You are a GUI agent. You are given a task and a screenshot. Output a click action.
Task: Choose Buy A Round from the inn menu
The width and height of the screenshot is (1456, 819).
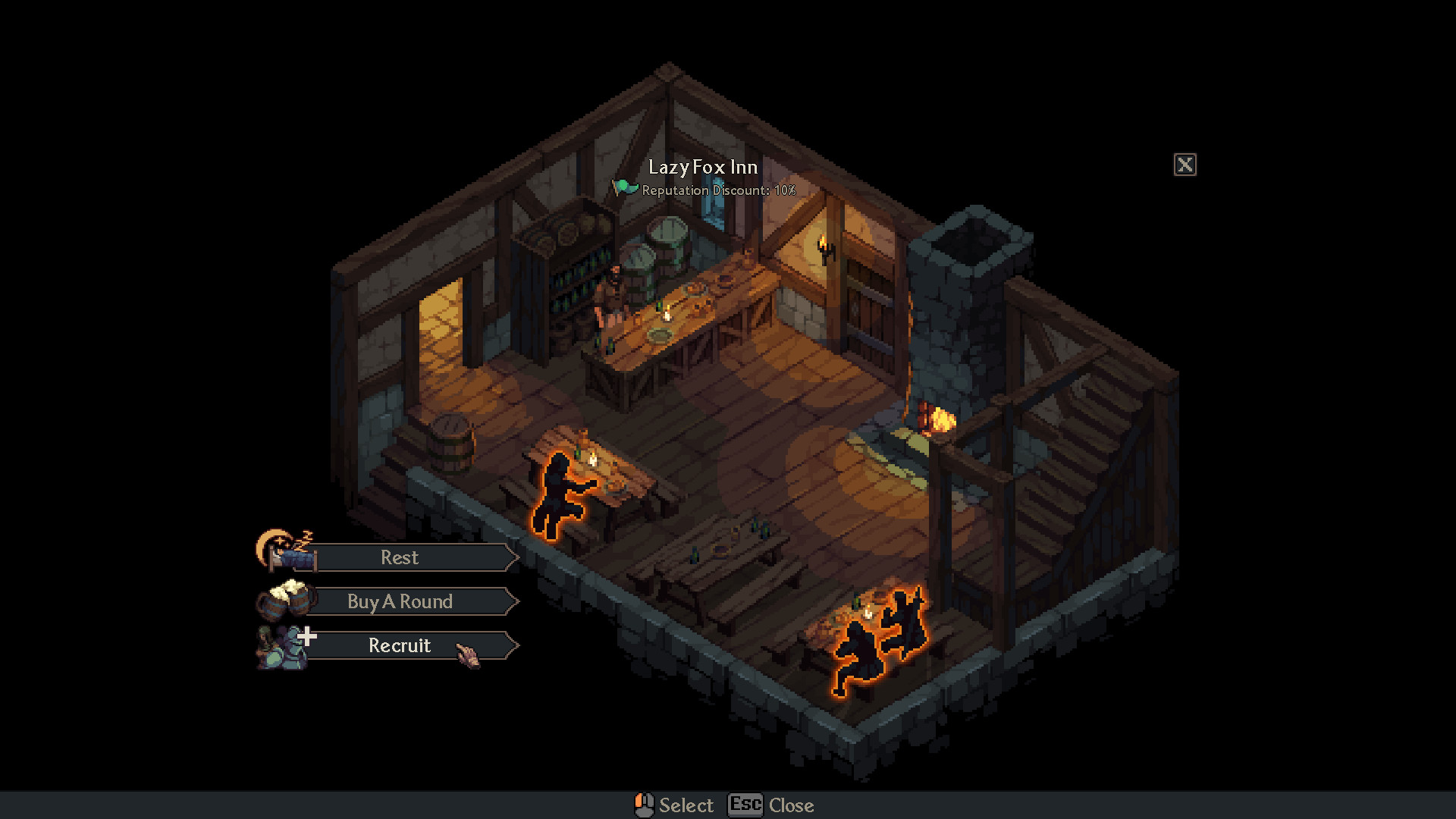(400, 601)
